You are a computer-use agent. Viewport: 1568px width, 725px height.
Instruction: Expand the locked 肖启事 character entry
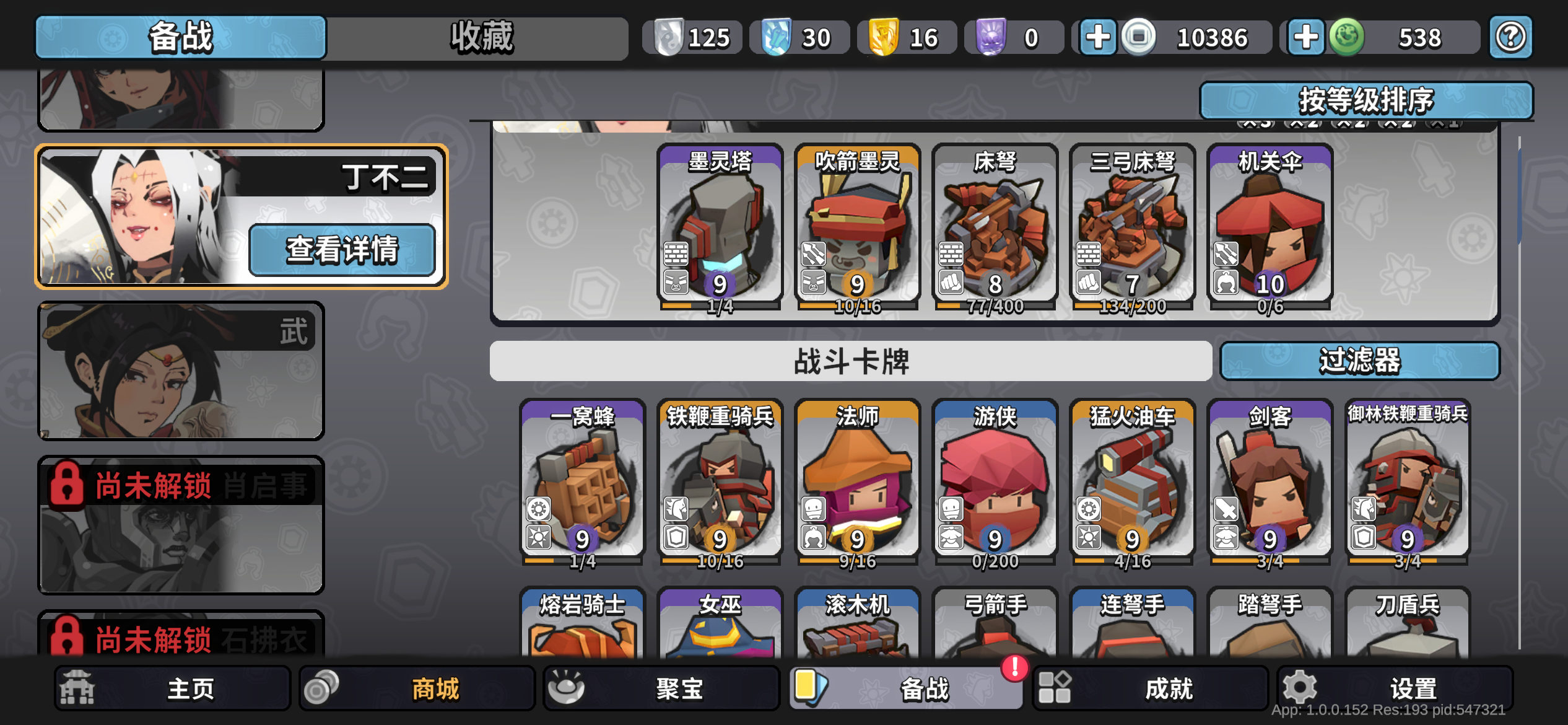click(181, 527)
